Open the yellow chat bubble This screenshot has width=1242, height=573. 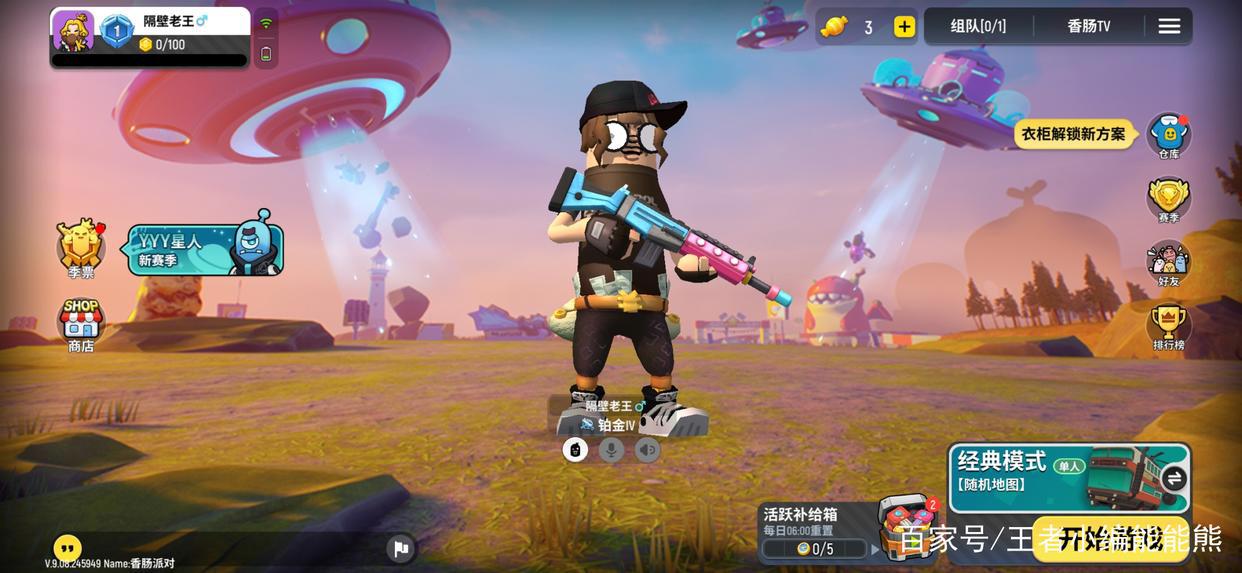pos(67,547)
